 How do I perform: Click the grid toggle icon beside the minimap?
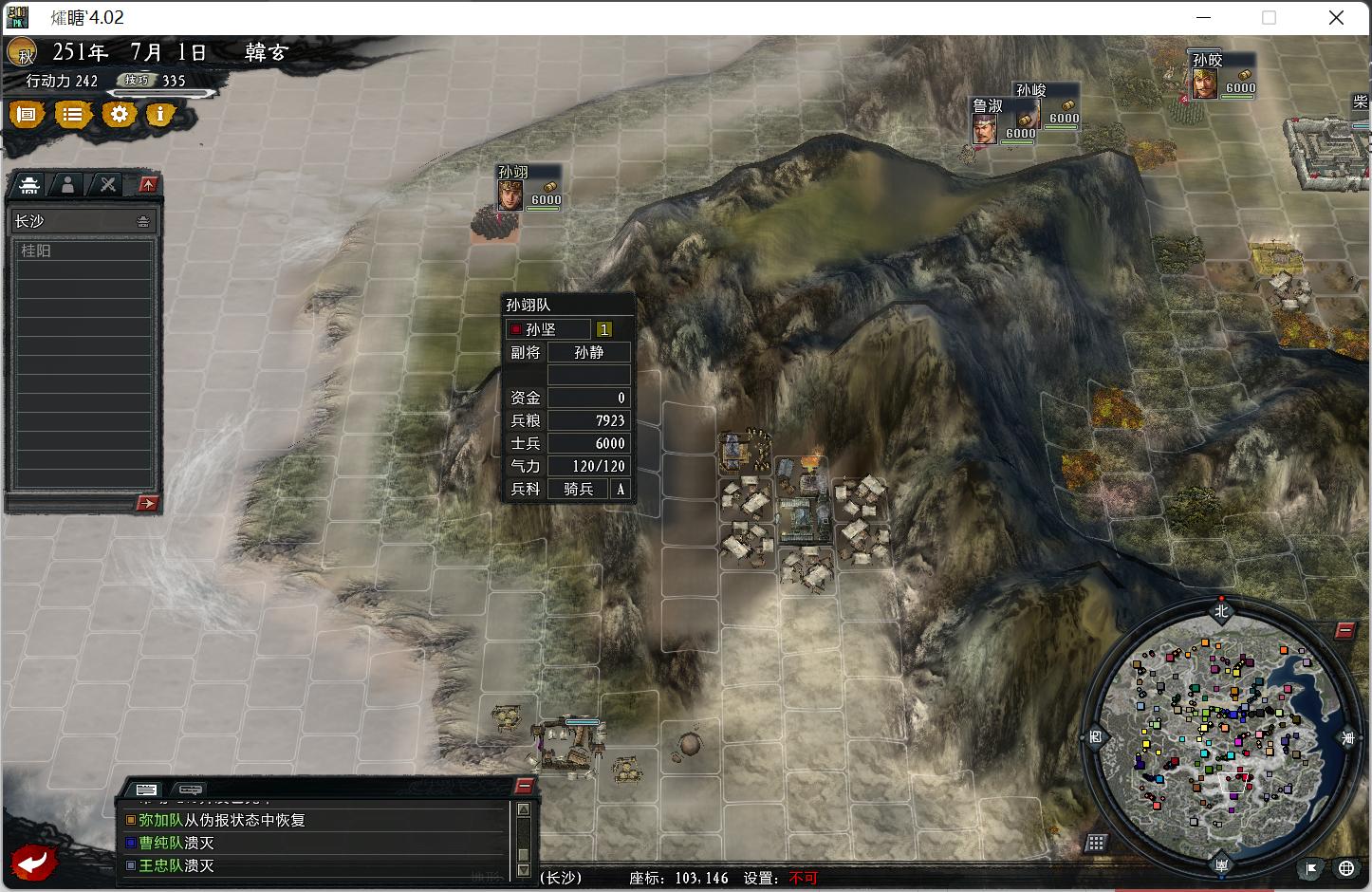click(1097, 843)
